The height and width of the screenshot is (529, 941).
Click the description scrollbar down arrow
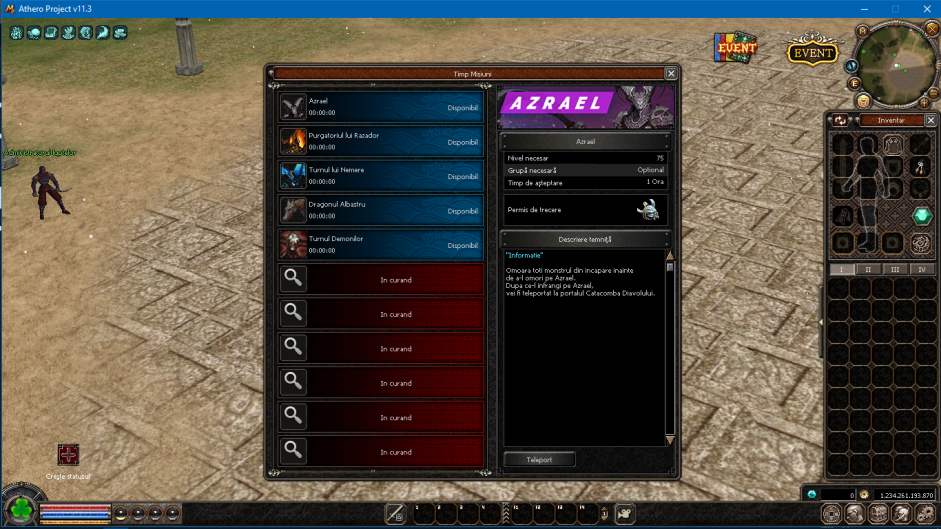670,439
